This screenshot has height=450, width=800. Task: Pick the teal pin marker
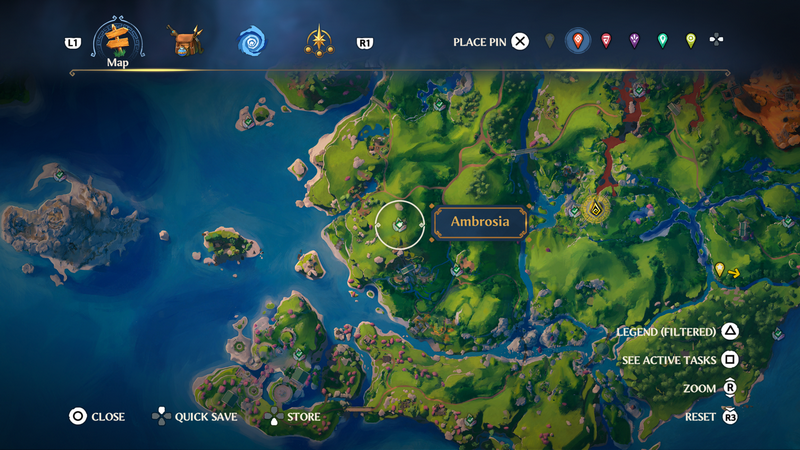[662, 41]
